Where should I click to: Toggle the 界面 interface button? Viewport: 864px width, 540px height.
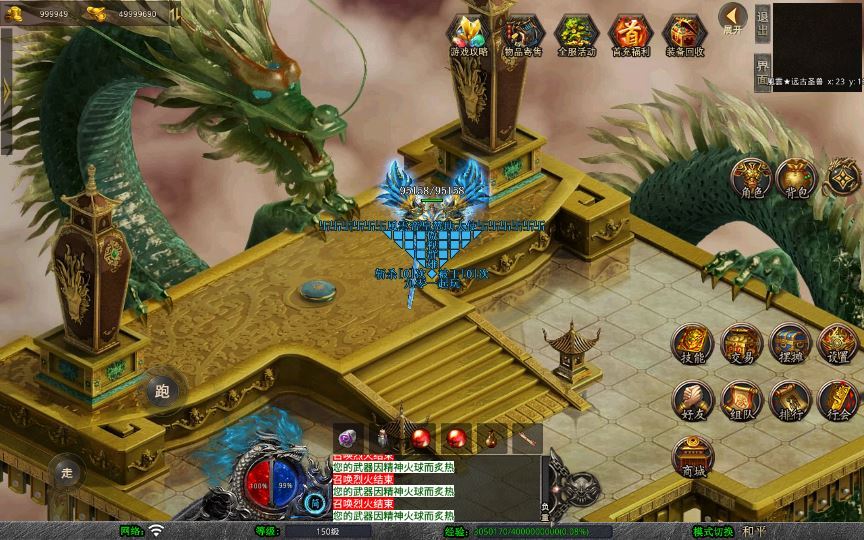(763, 72)
